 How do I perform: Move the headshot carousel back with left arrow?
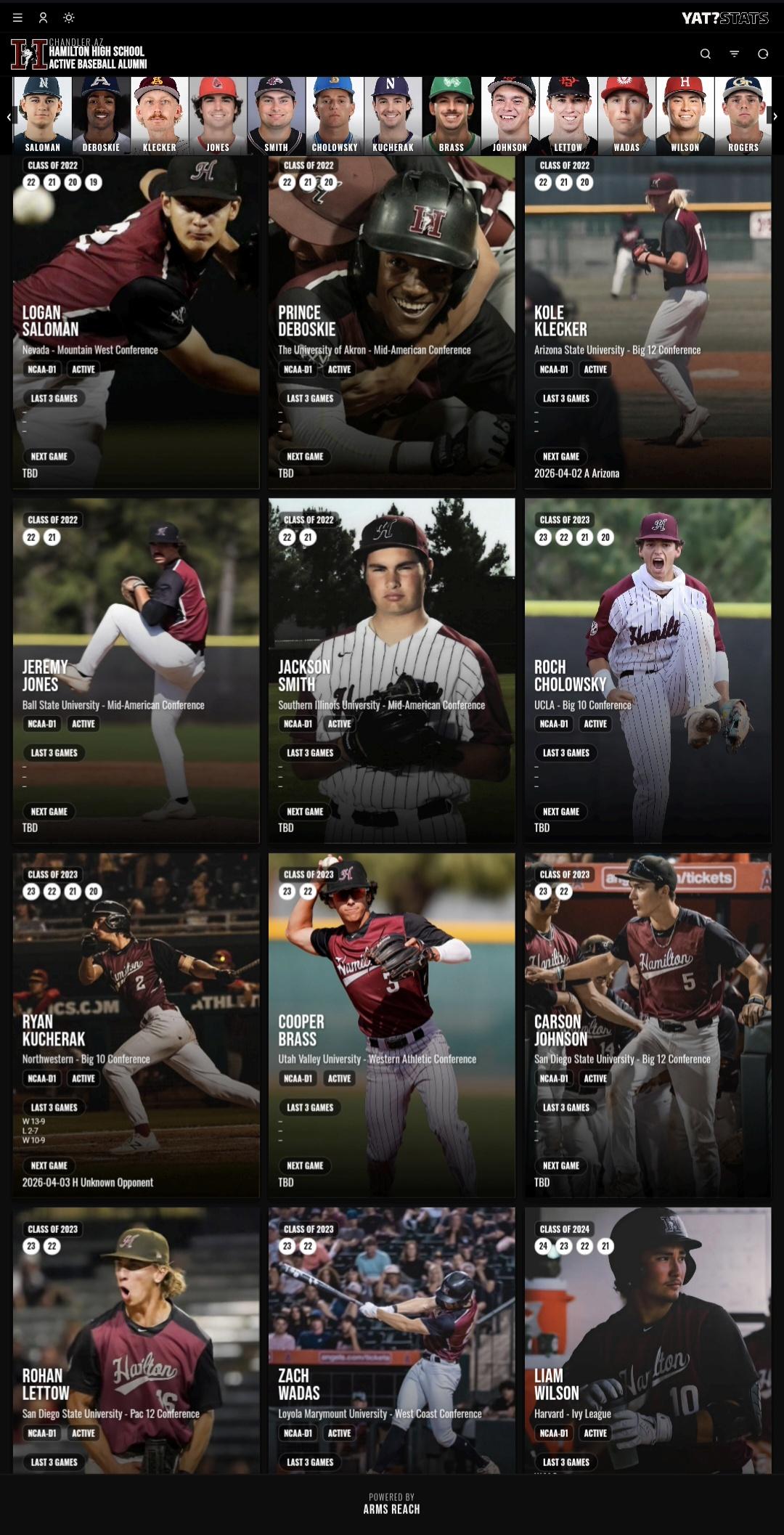coord(9,116)
